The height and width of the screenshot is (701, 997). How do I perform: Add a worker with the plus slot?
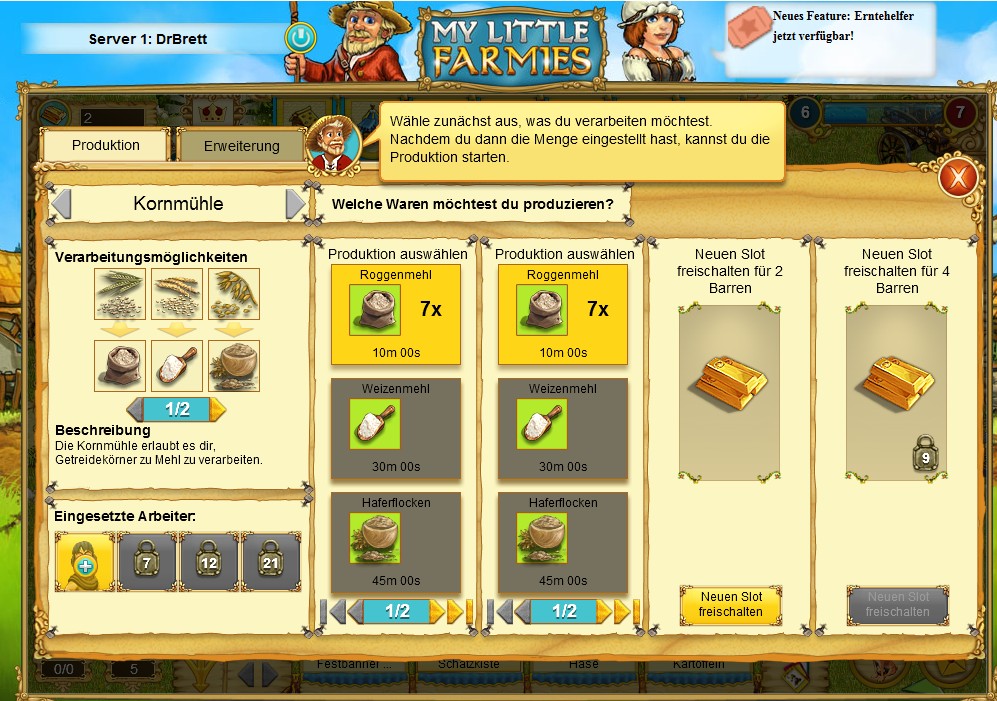(85, 561)
